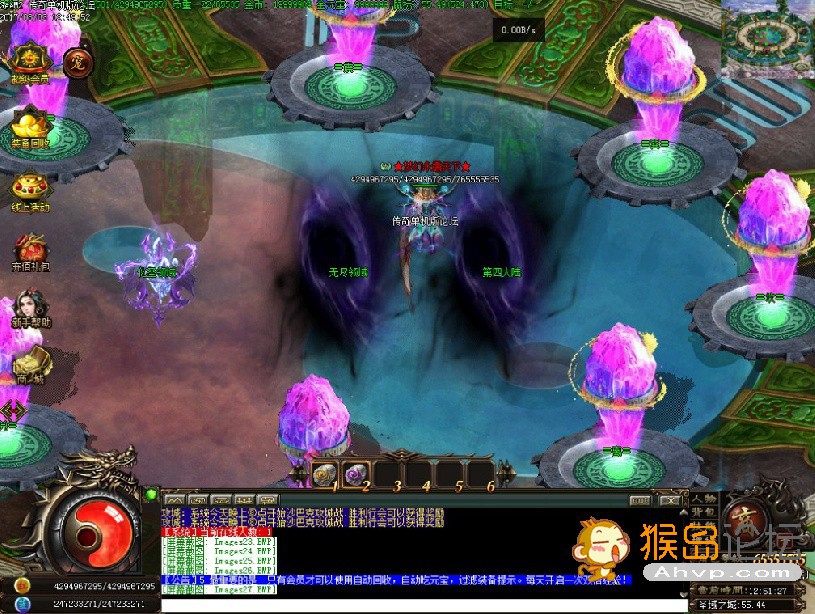
Task: Click the minimap of the arena
Action: tap(766, 35)
